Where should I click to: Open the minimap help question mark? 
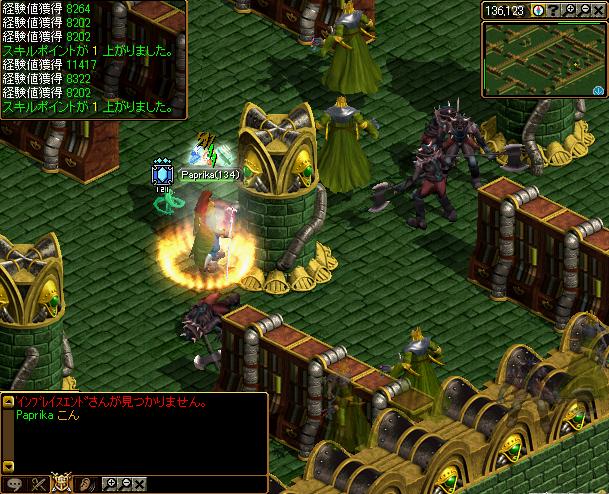pyautogui.click(x=555, y=11)
